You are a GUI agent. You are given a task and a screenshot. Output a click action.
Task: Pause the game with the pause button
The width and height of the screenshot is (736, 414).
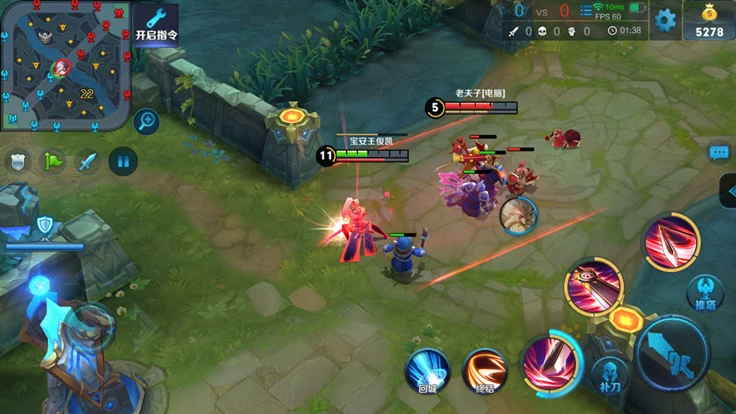point(123,161)
